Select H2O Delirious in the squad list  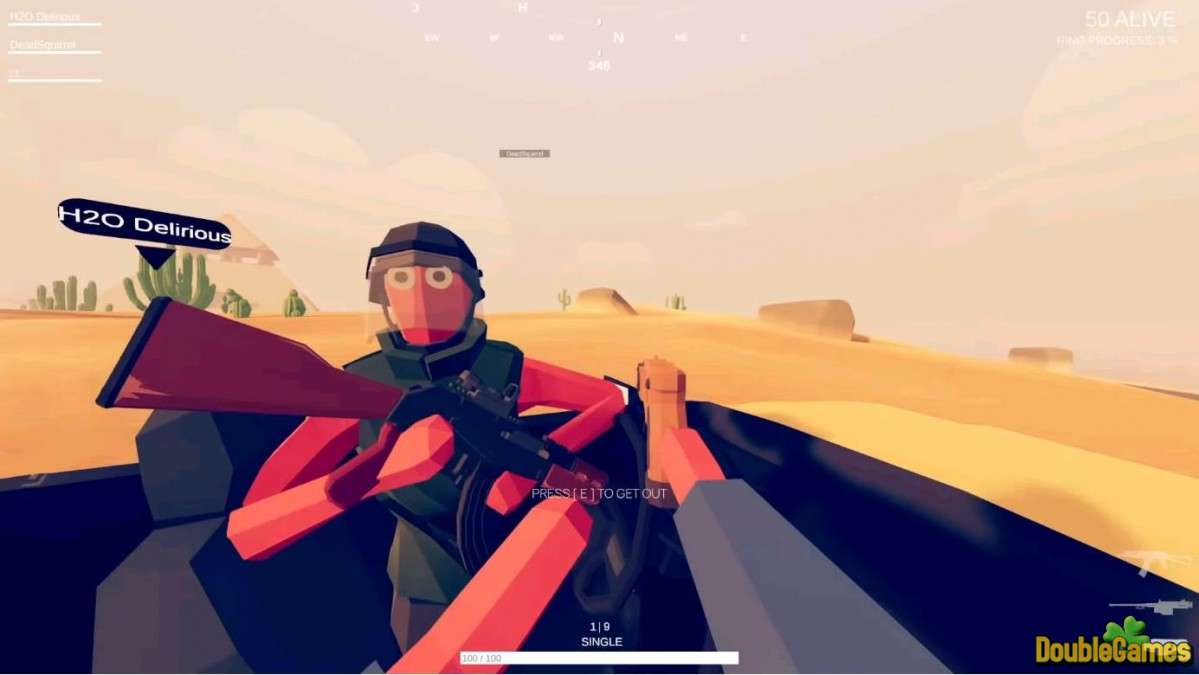point(45,17)
